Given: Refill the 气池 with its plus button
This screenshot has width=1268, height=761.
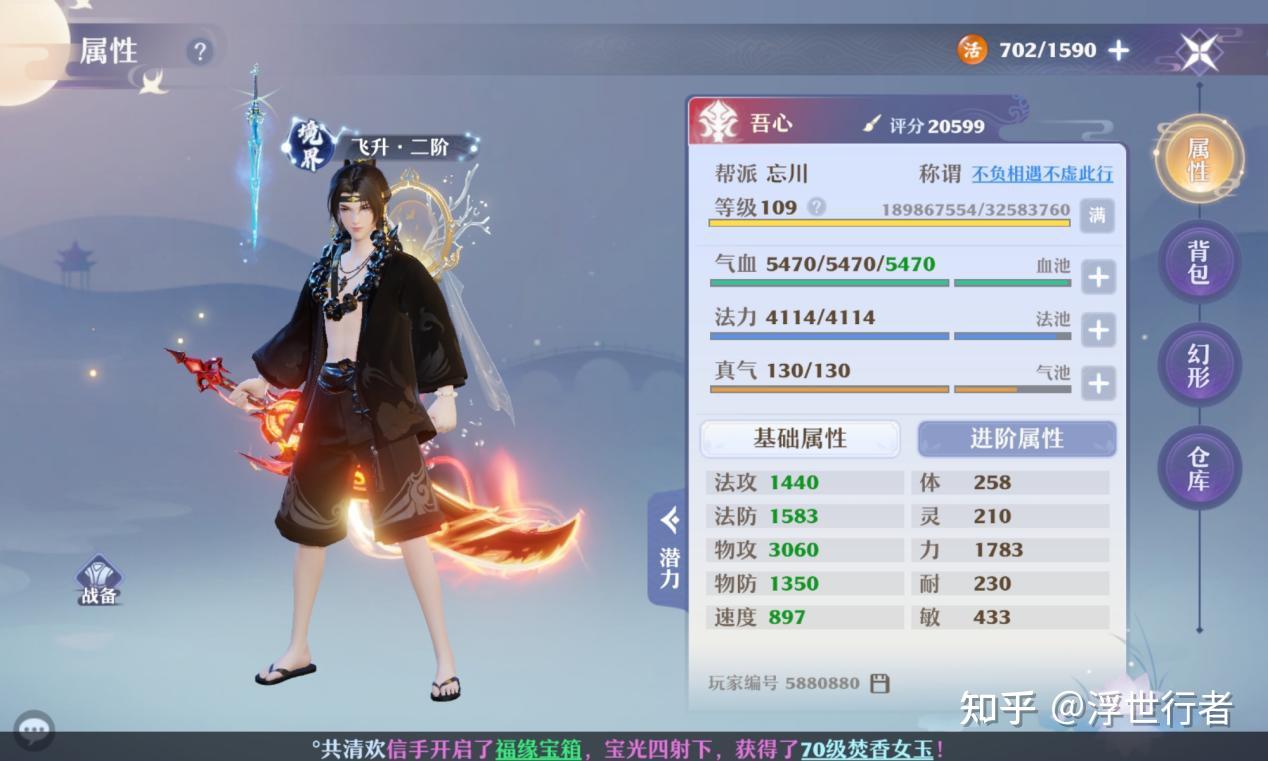Looking at the screenshot, I should [x=1098, y=382].
